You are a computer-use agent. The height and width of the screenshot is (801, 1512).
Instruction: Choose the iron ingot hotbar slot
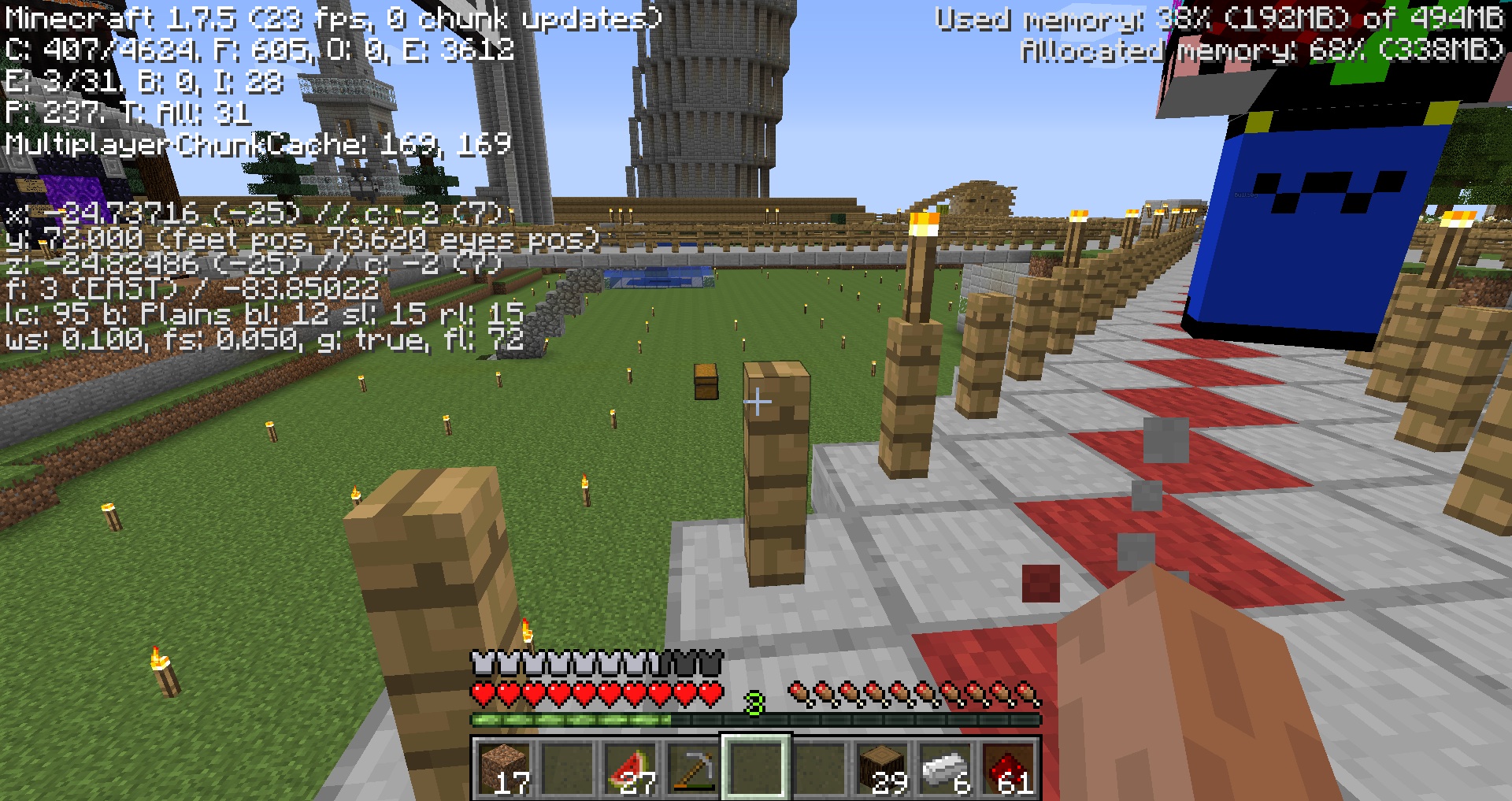pyautogui.click(x=945, y=768)
